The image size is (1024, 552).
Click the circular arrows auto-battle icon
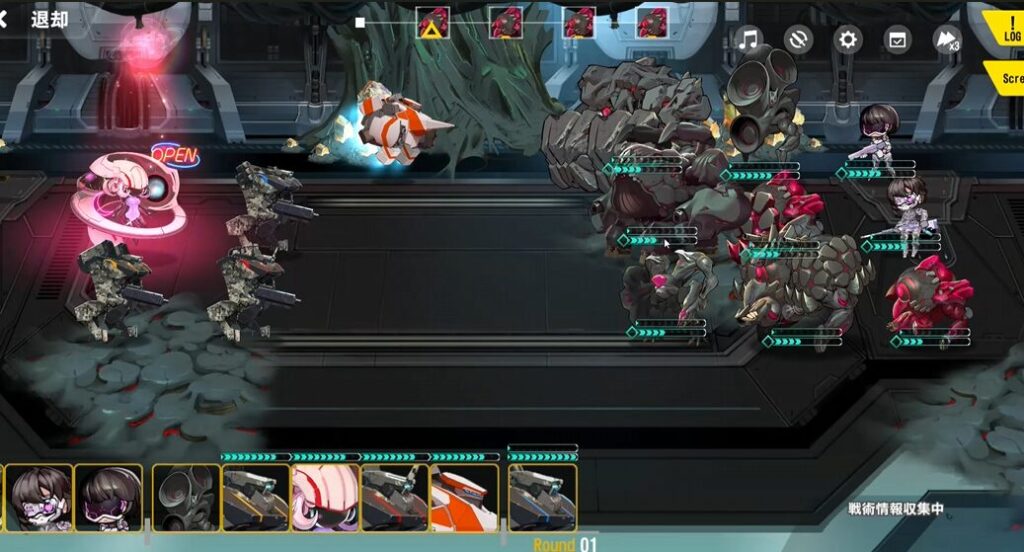798,40
